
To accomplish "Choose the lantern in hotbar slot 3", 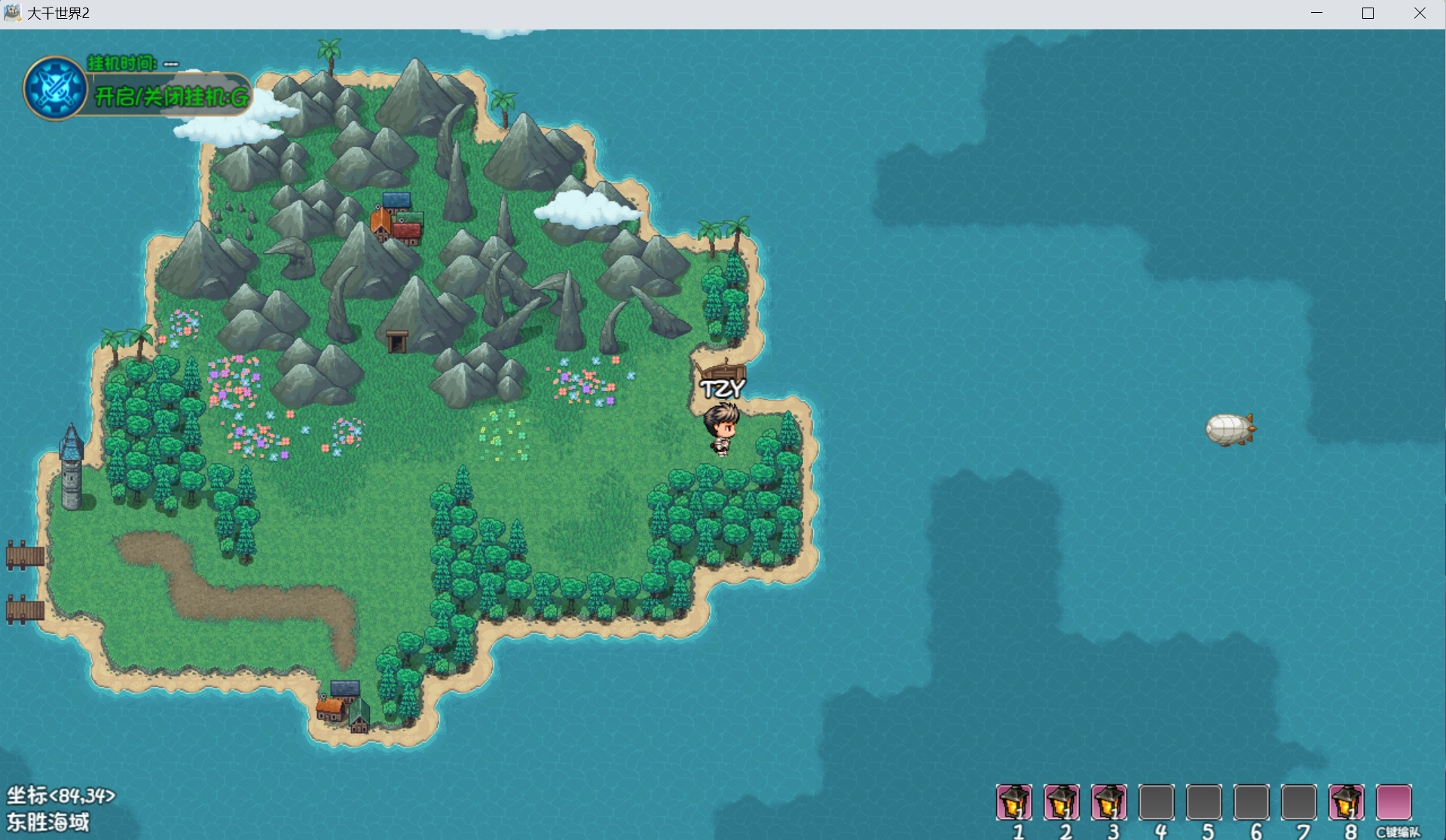I will [x=1109, y=802].
